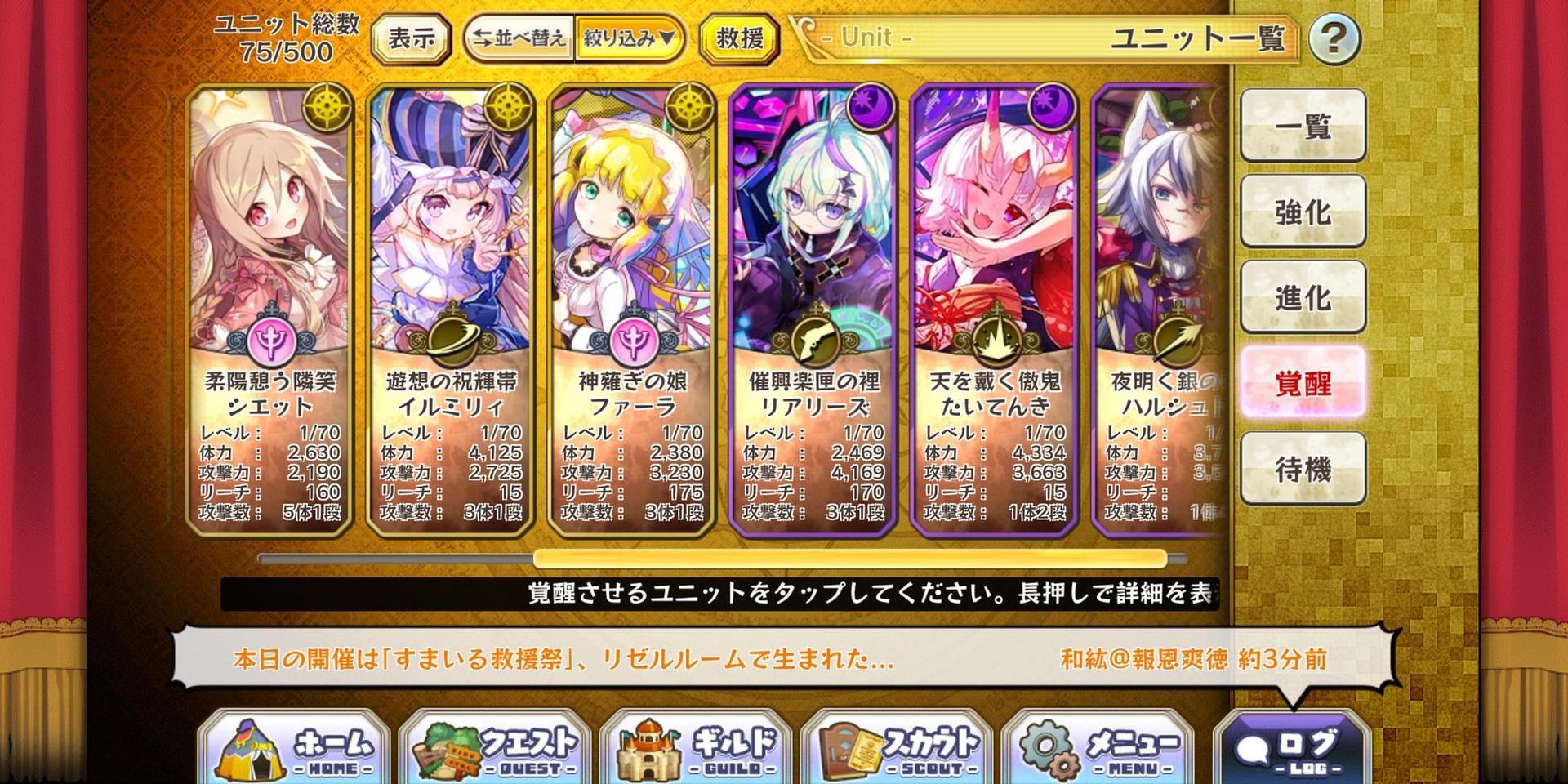Pick the ファーラ unit card
Image resolution: width=1568 pixels, height=784 pixels.
pos(632,310)
